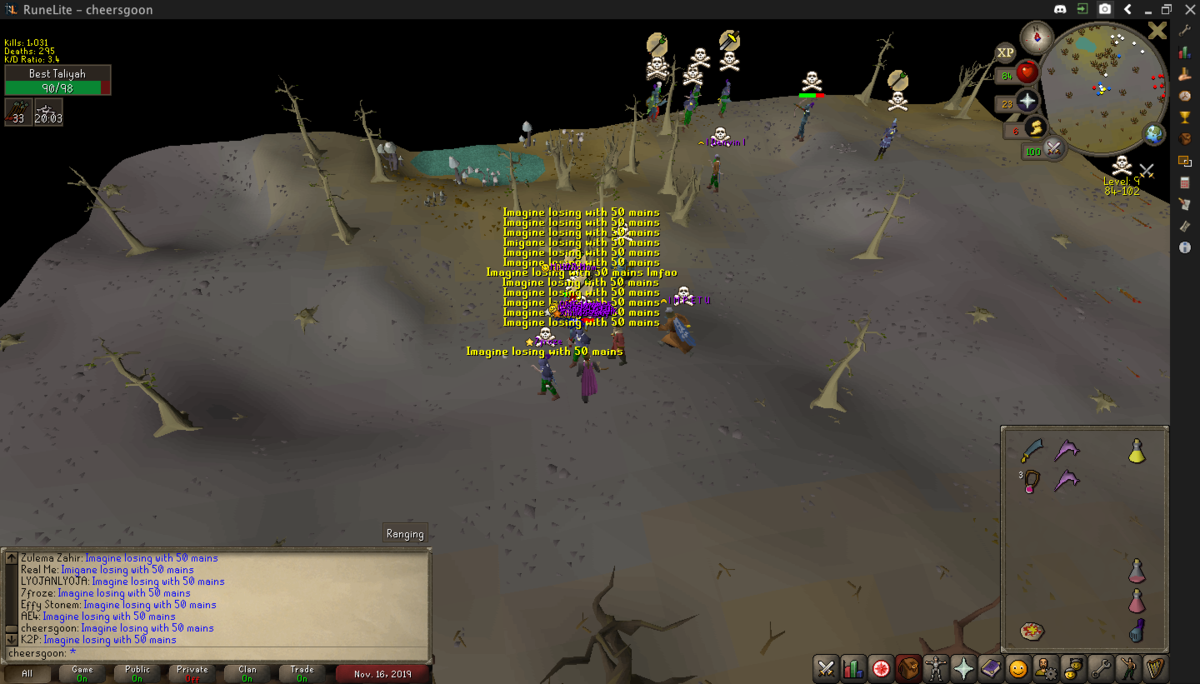Click the scimitar in the inventory
This screenshot has width=1200, height=684.
(1032, 452)
